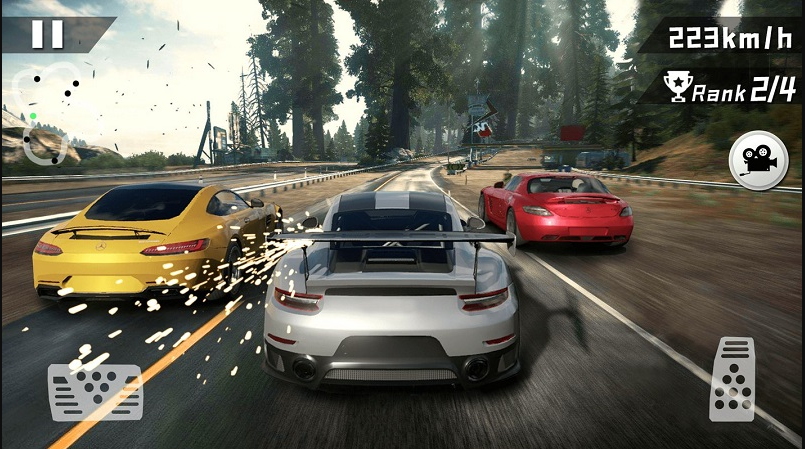
Task: Tap the brake pedal
Action: [x=95, y=391]
